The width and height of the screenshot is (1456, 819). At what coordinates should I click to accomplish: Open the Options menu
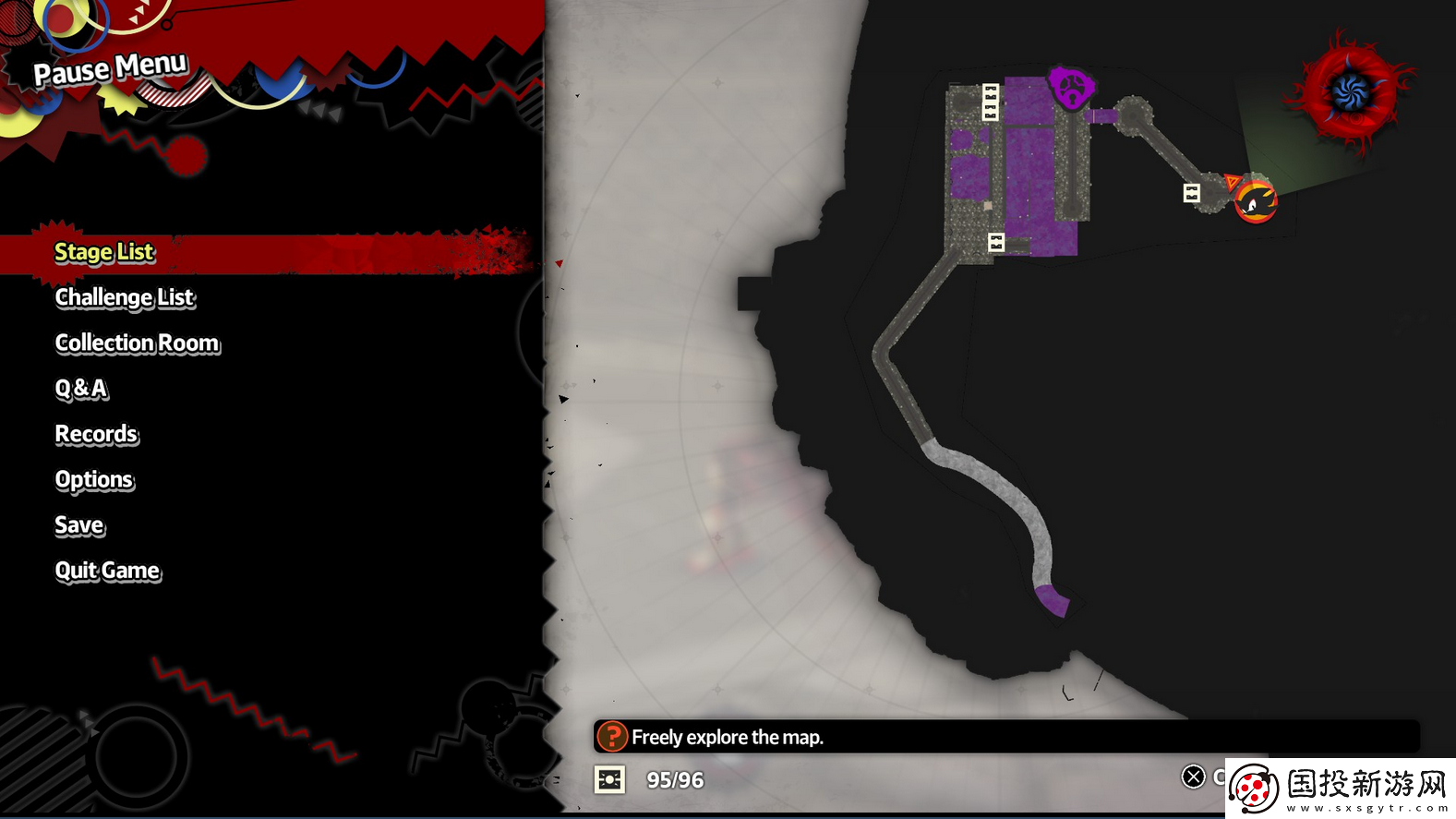tap(94, 480)
